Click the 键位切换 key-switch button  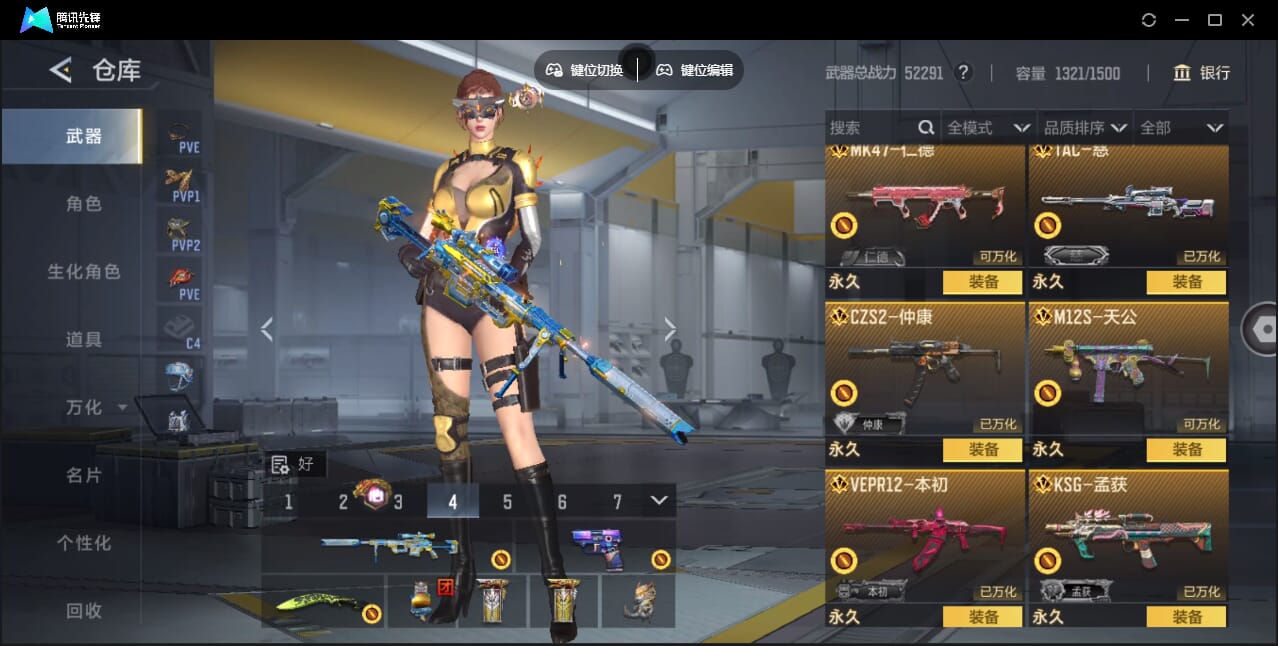(585, 70)
